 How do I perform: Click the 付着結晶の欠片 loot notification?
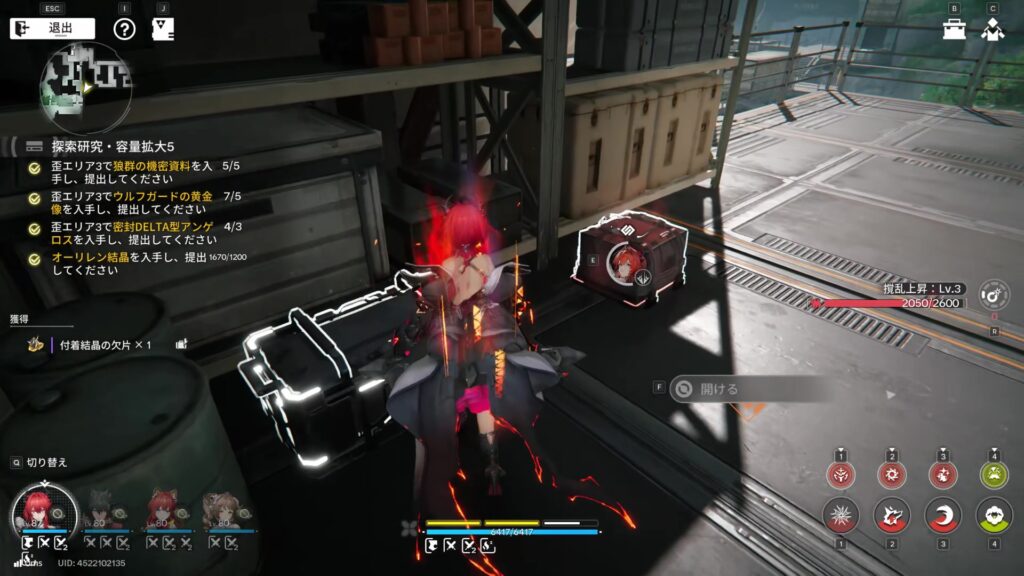[x=100, y=345]
